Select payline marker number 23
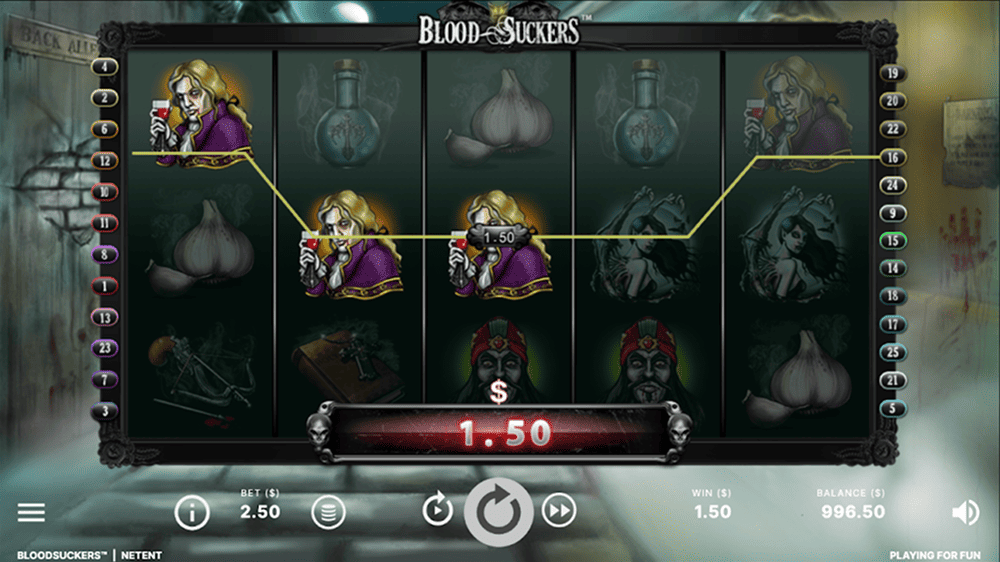This screenshot has width=1000, height=562. click(104, 348)
